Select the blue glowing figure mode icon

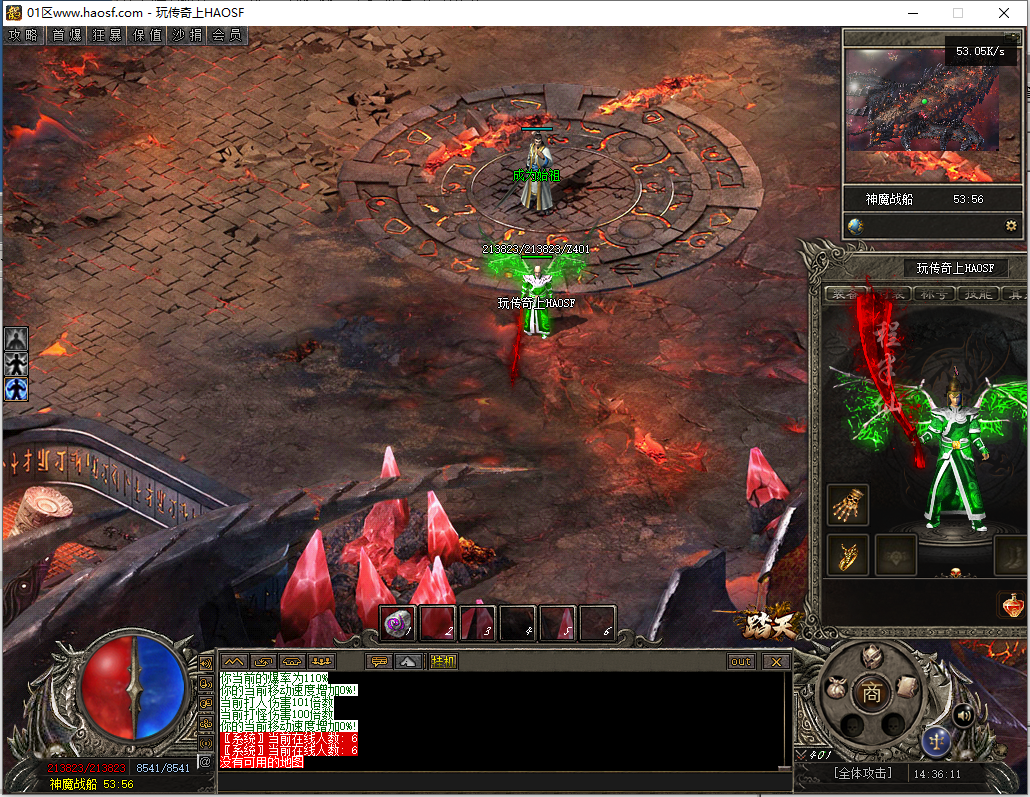click(16, 388)
